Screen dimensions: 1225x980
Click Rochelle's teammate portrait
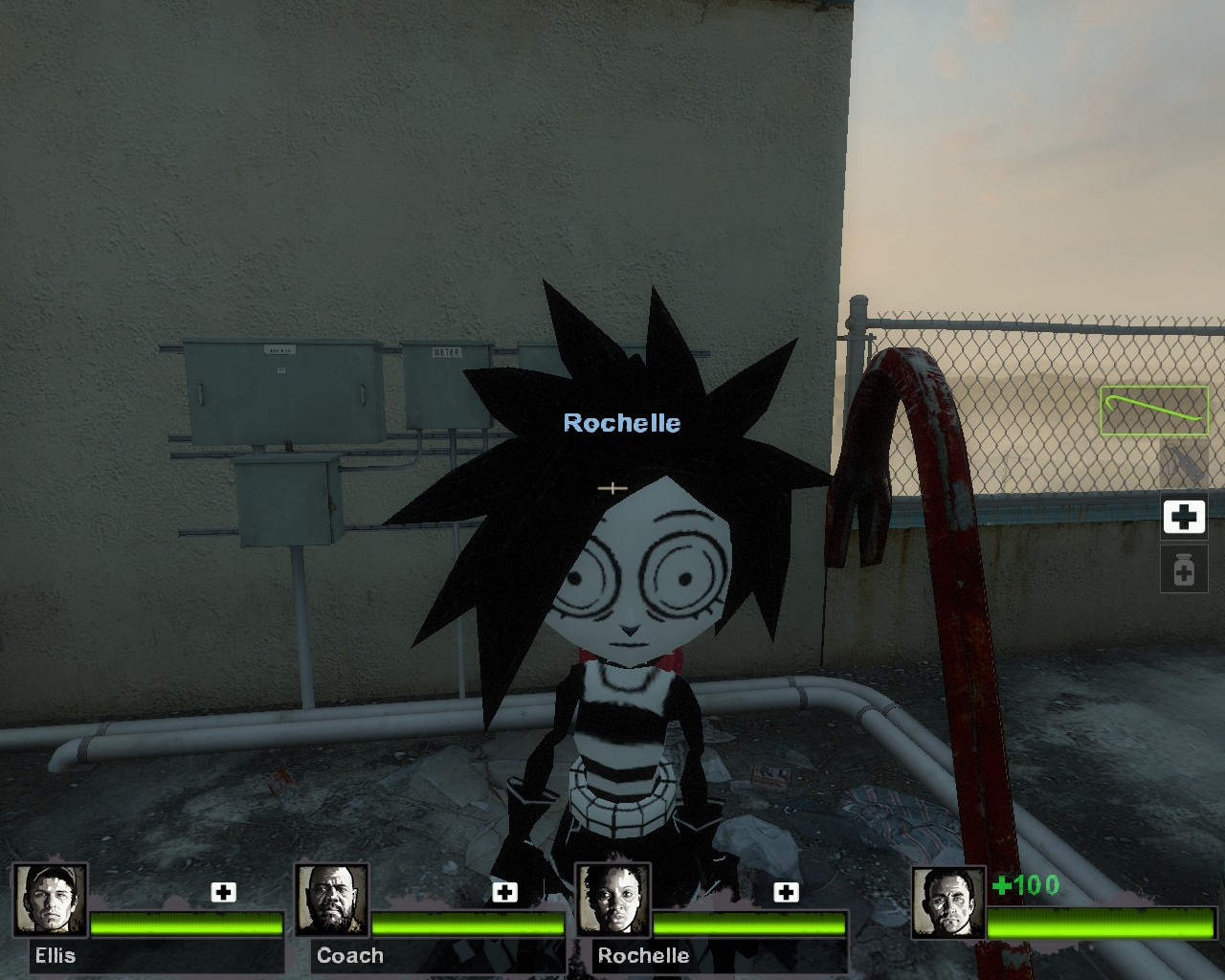tap(612, 900)
